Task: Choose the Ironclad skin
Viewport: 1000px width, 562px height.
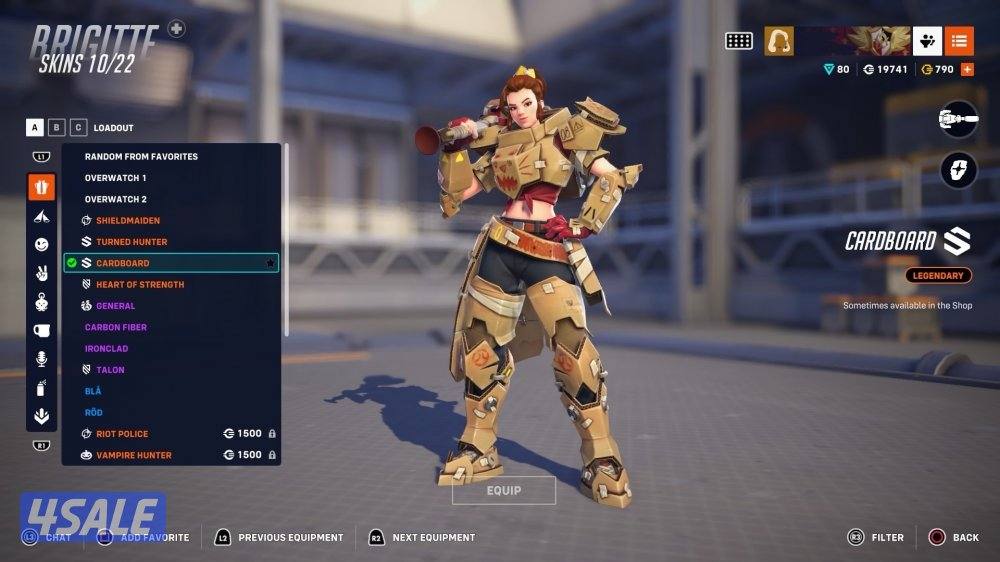Action: click(106, 348)
